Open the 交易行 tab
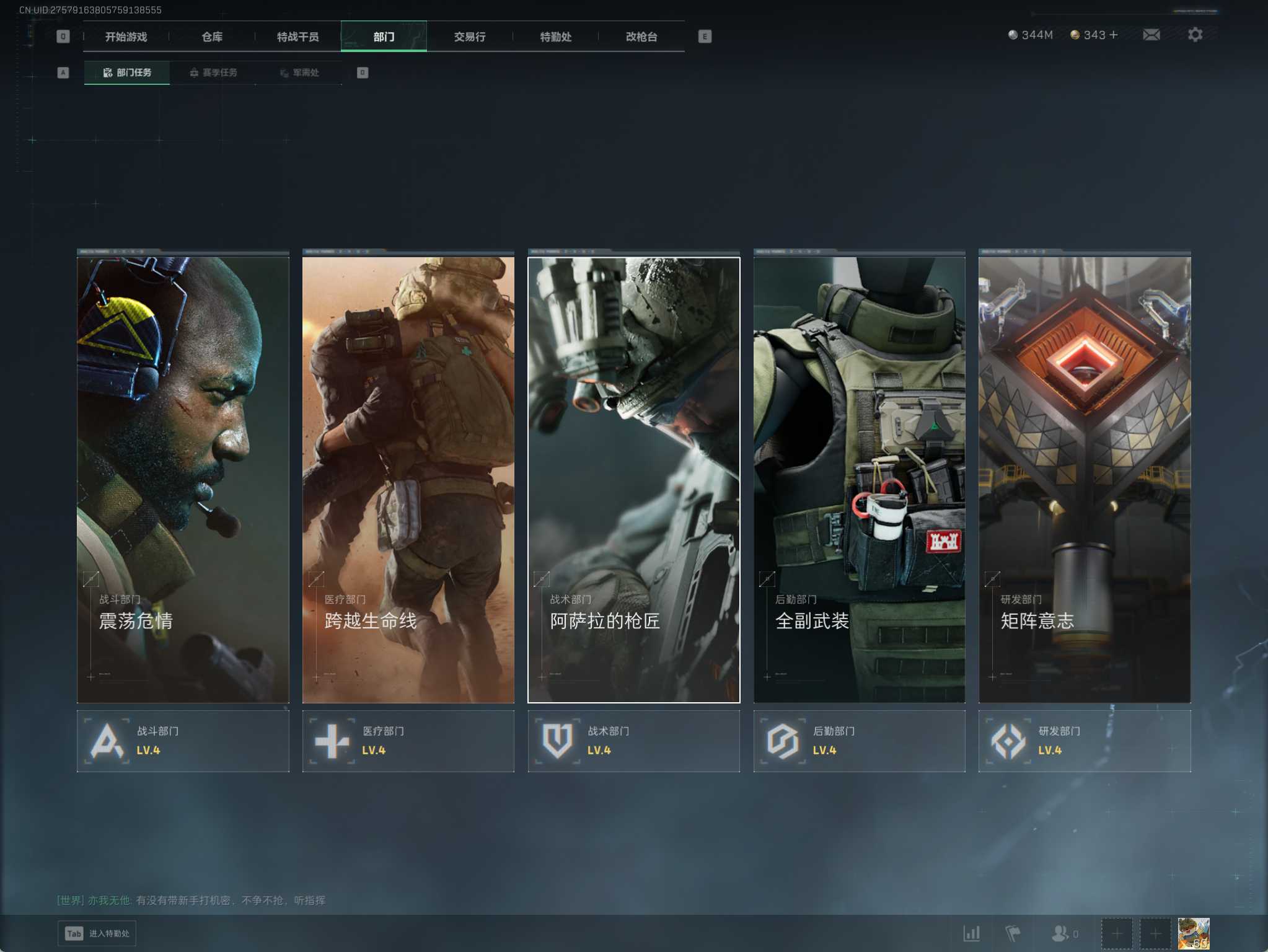 point(469,37)
